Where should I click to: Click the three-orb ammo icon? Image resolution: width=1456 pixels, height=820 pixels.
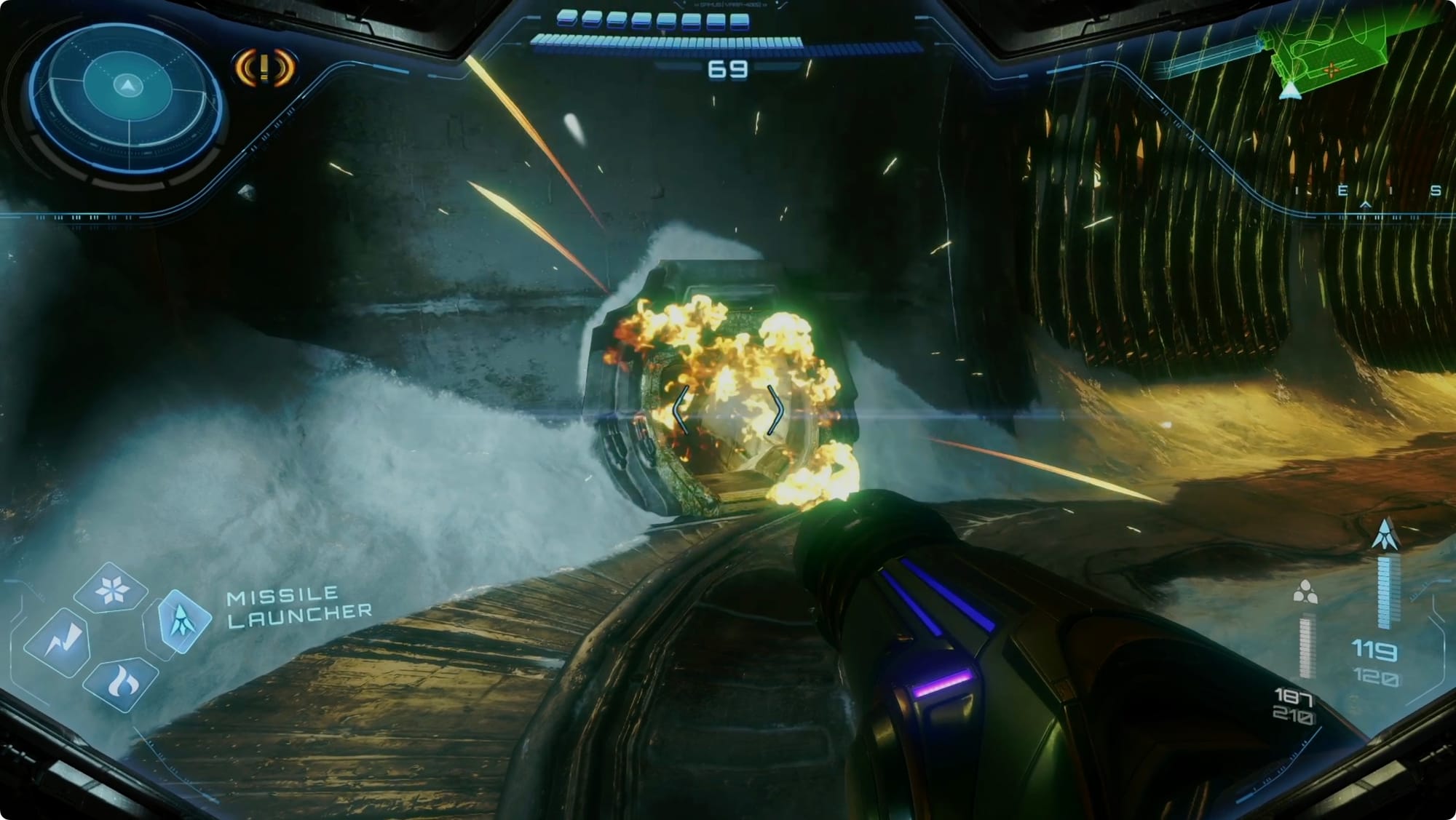point(1305,593)
